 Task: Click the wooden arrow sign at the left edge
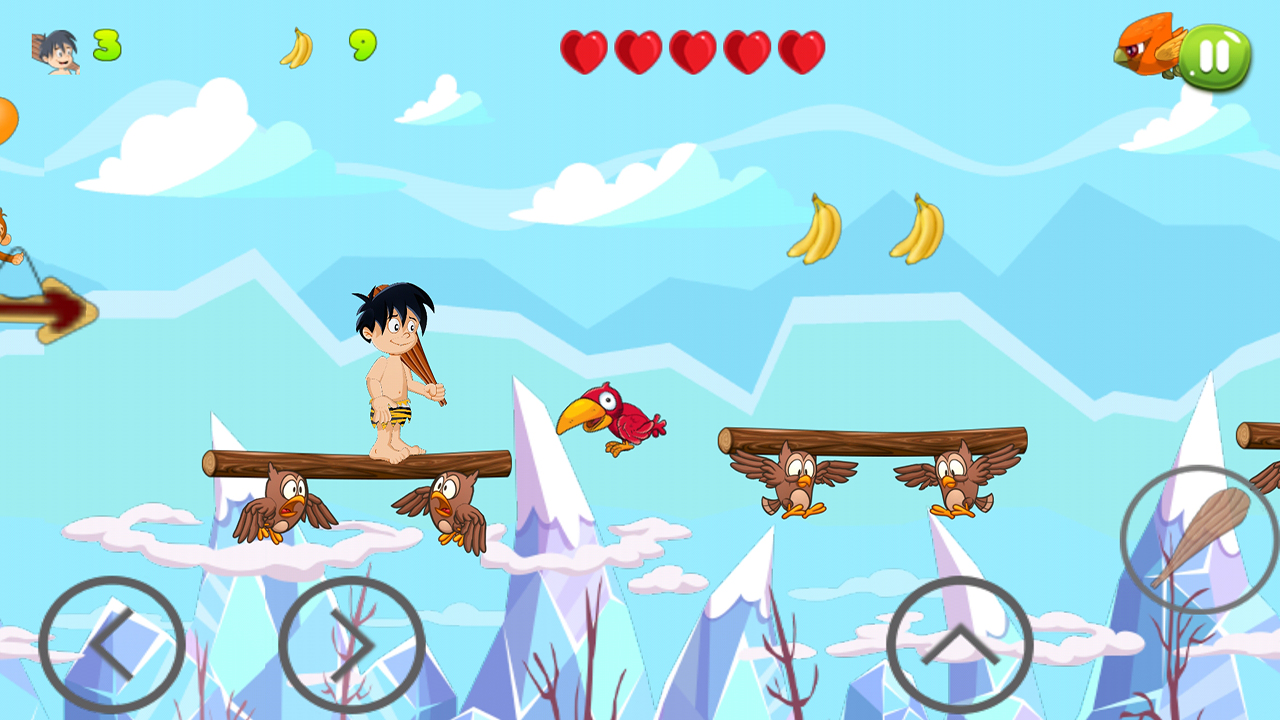pos(50,310)
